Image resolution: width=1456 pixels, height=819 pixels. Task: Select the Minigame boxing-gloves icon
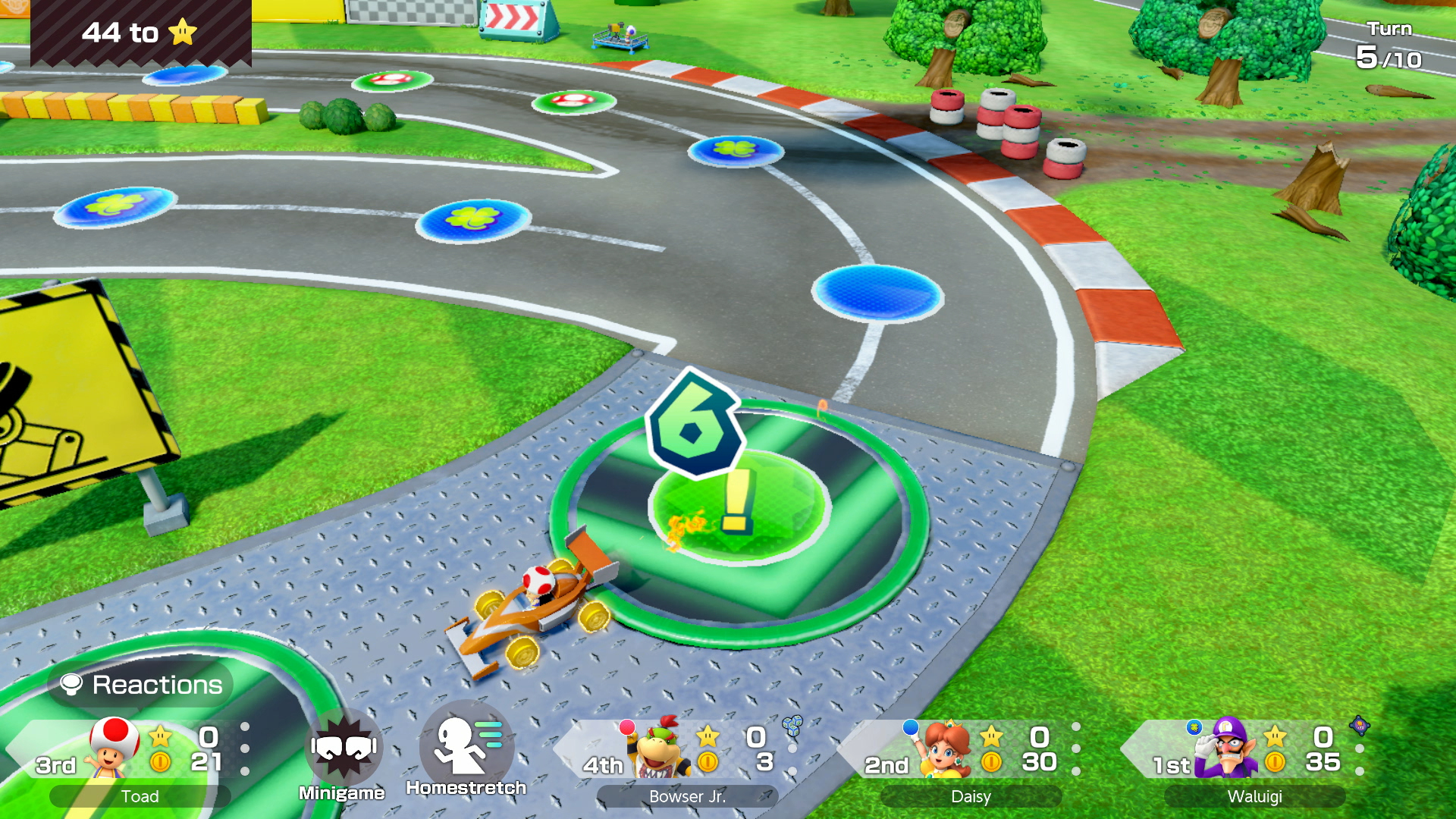343,746
